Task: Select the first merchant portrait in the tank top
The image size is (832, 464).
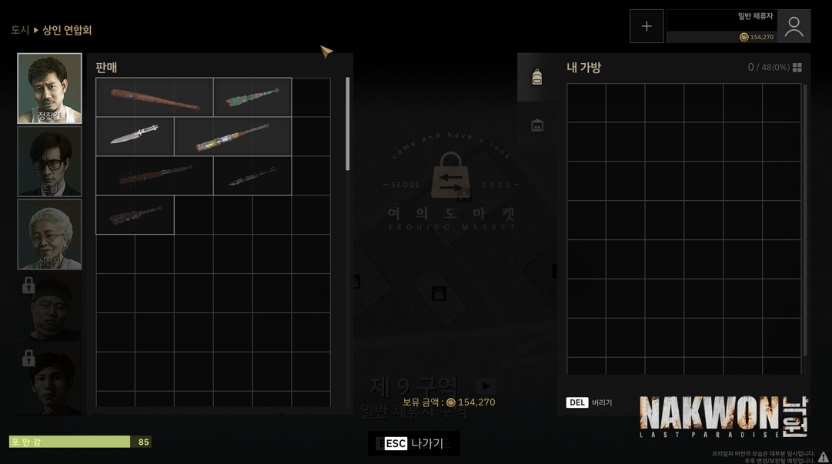Action: (x=50, y=88)
